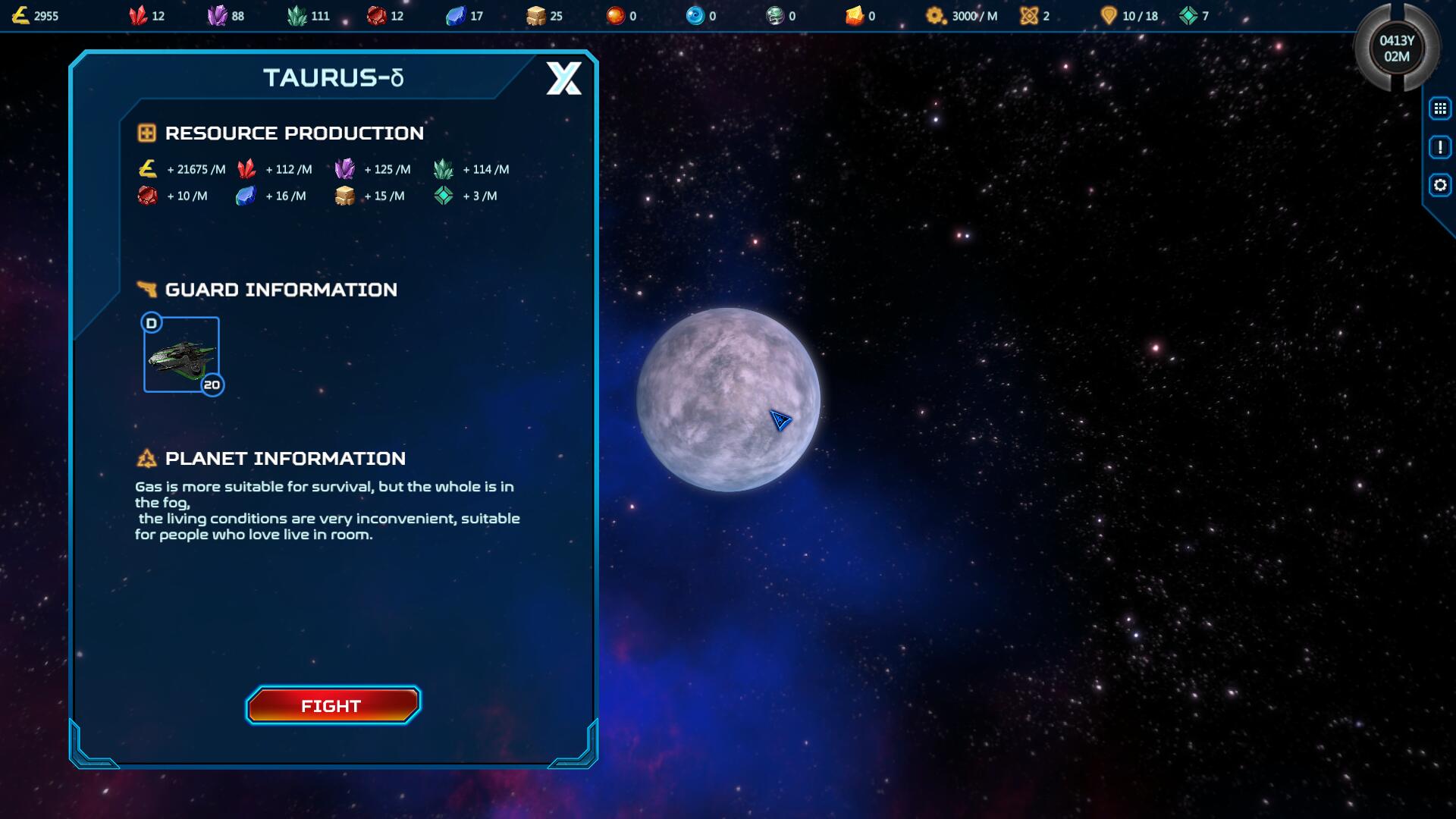
Task: Select the guard ship thumbnail labeled 20
Action: tap(180, 354)
